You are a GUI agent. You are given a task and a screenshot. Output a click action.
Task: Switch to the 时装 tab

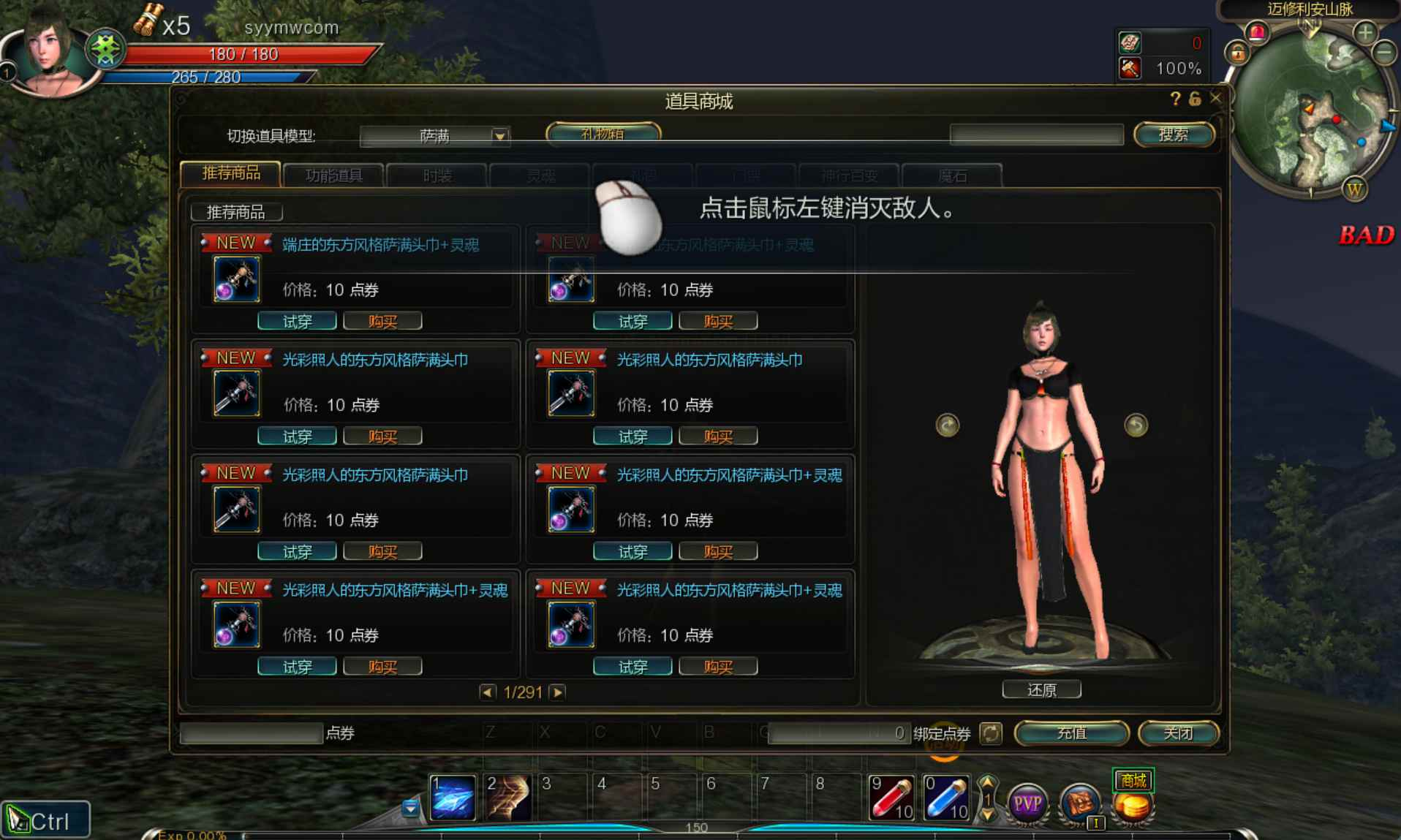tap(437, 175)
